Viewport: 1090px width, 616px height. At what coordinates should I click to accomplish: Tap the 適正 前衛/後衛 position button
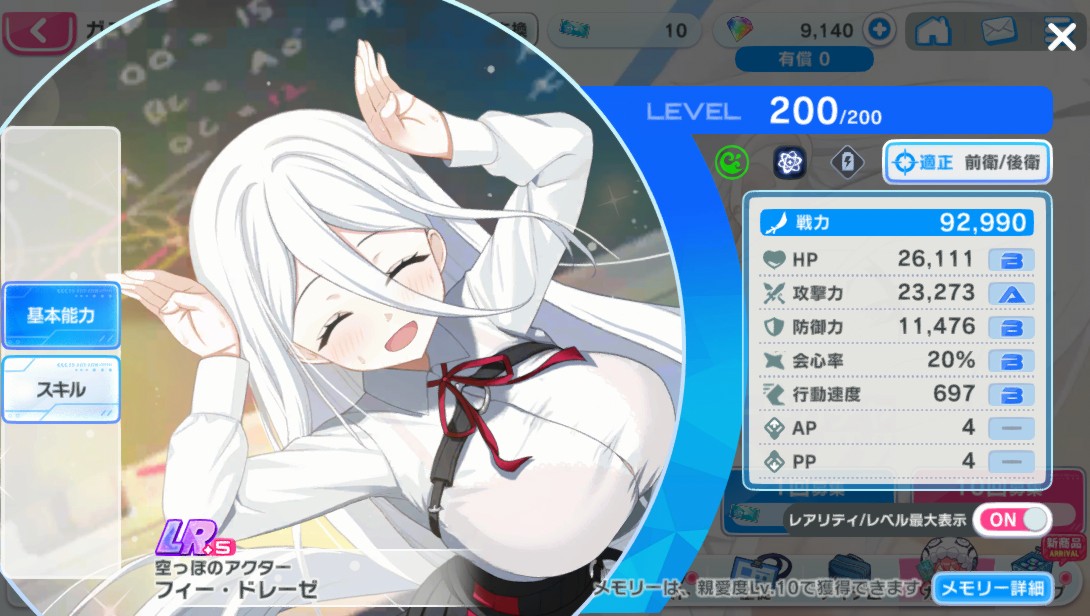pos(966,162)
